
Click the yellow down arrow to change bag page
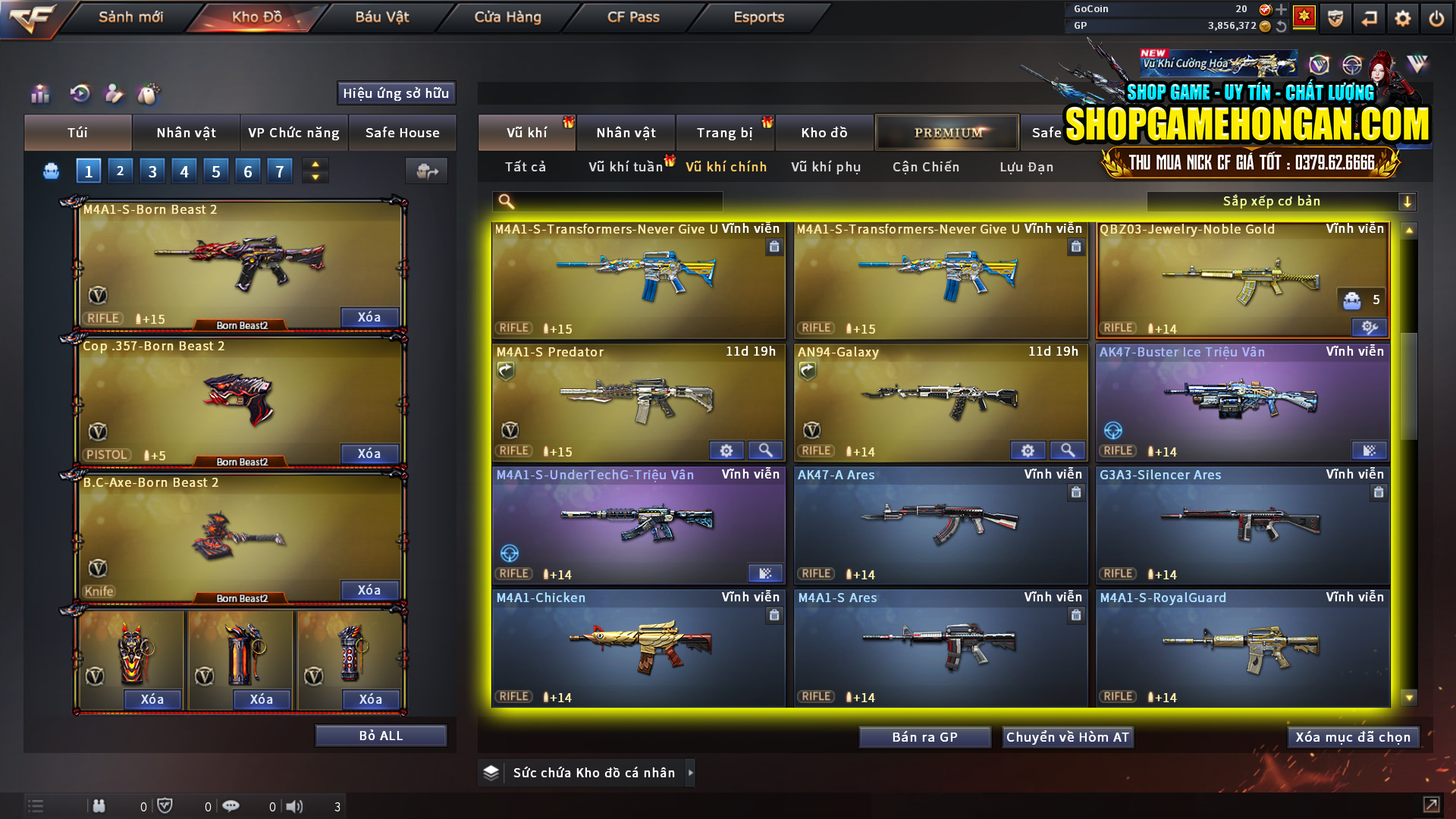[x=315, y=177]
